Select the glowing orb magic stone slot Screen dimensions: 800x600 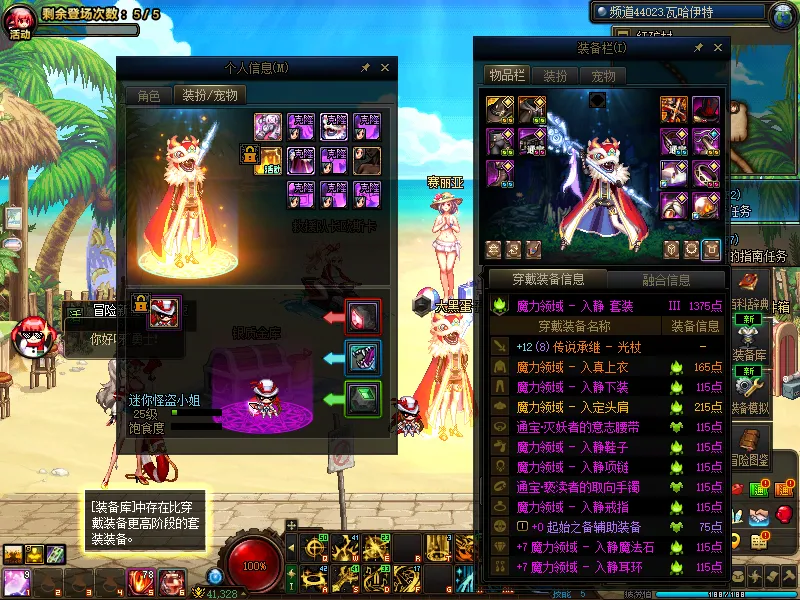point(706,205)
